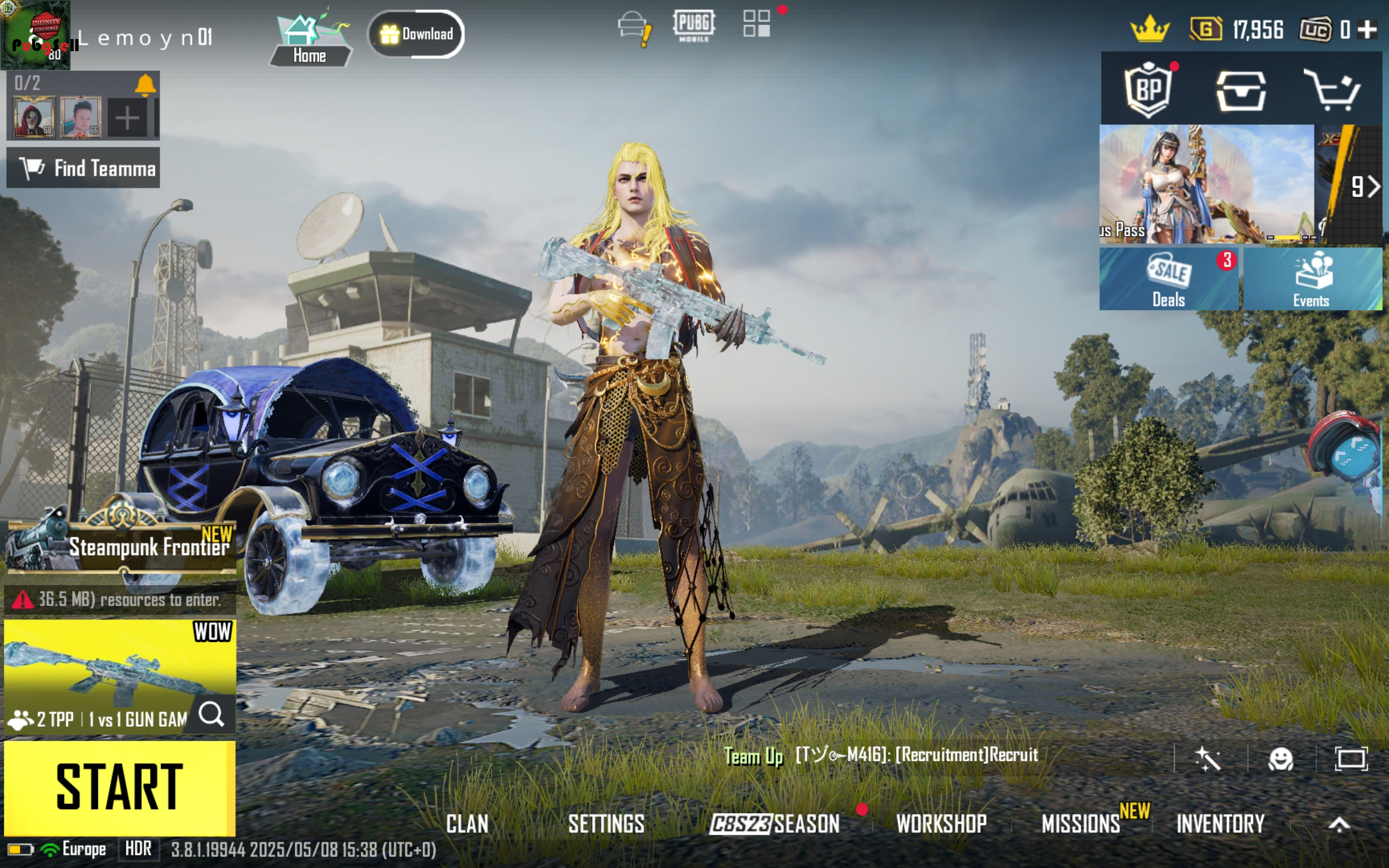This screenshot has width=1389, height=868.
Task: Claim the Download gift button
Action: 416,34
